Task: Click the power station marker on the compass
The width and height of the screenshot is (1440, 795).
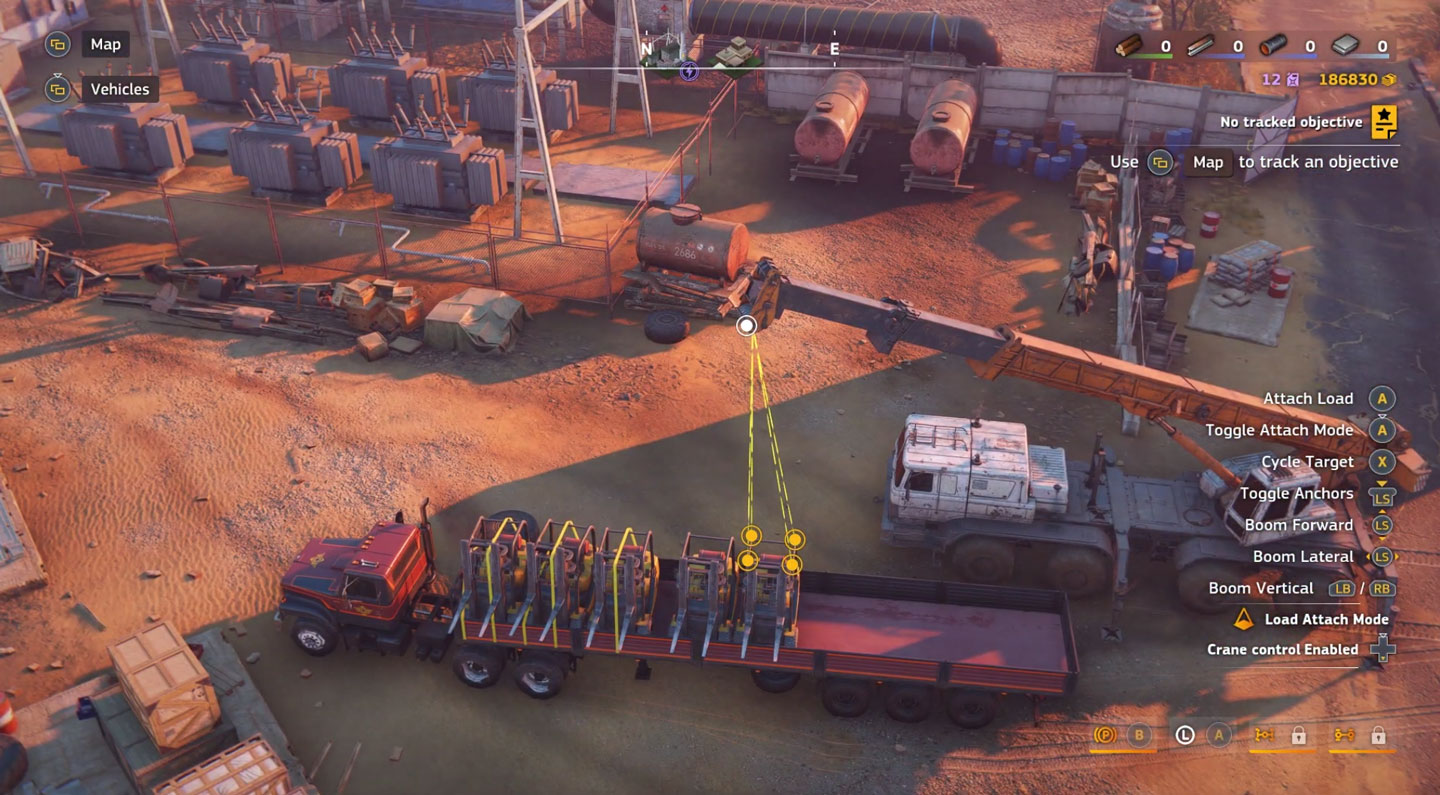Action: [x=666, y=52]
